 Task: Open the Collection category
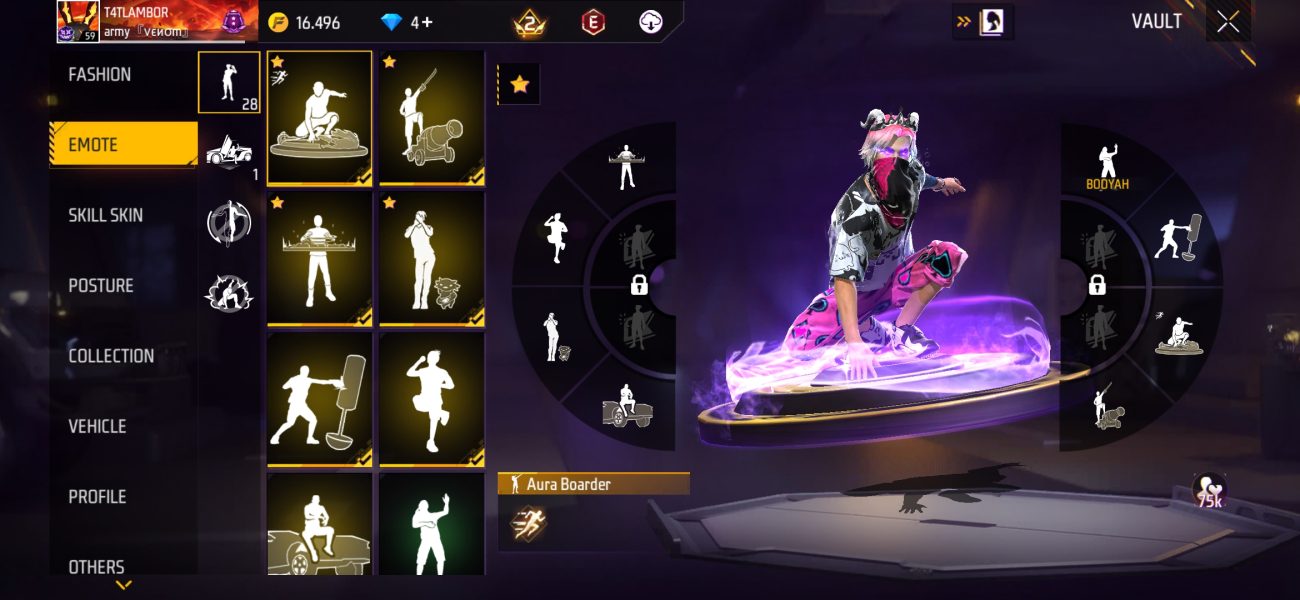(111, 356)
